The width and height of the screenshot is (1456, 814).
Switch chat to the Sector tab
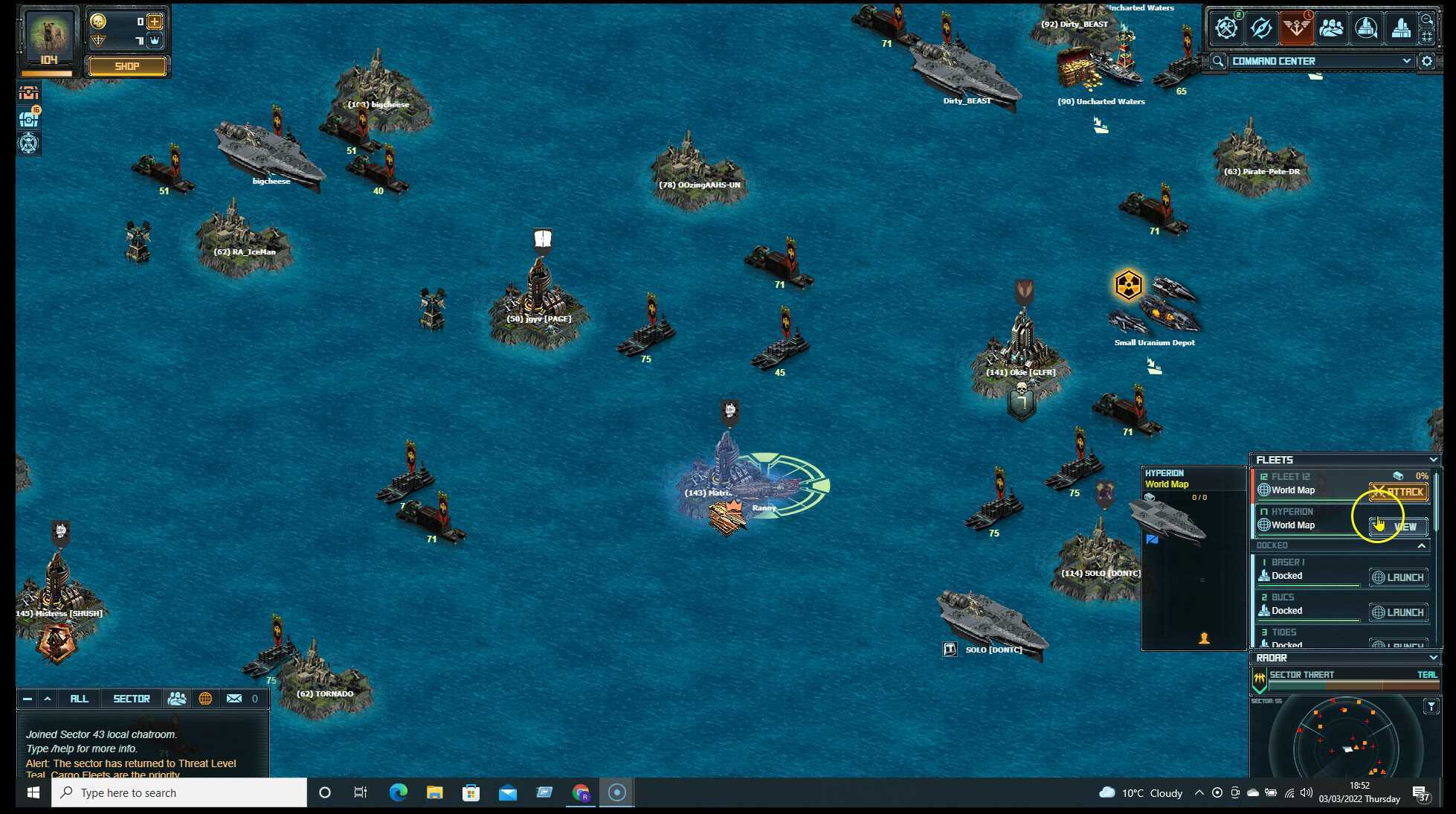(x=132, y=699)
